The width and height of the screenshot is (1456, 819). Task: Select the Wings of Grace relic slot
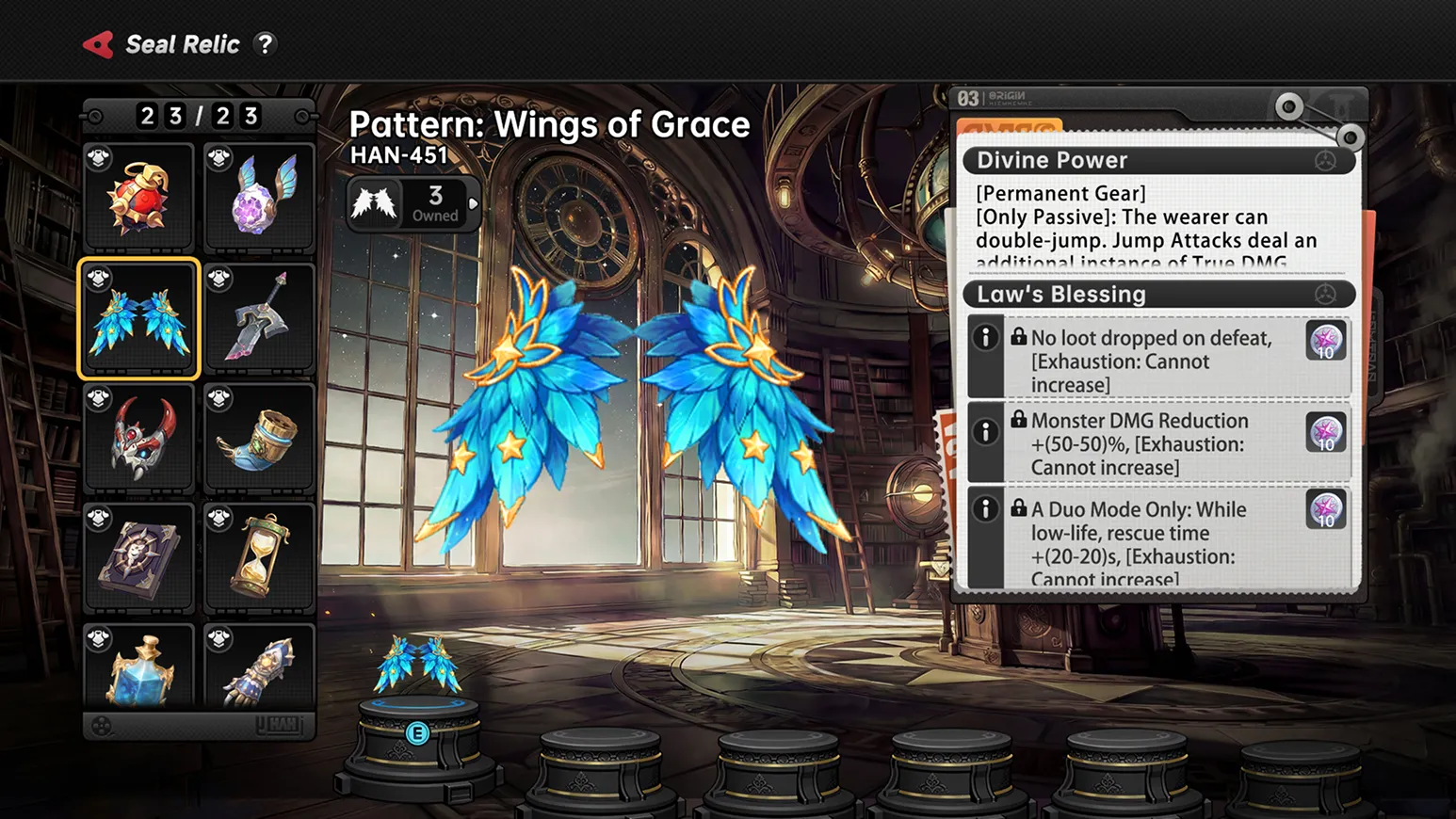point(139,318)
